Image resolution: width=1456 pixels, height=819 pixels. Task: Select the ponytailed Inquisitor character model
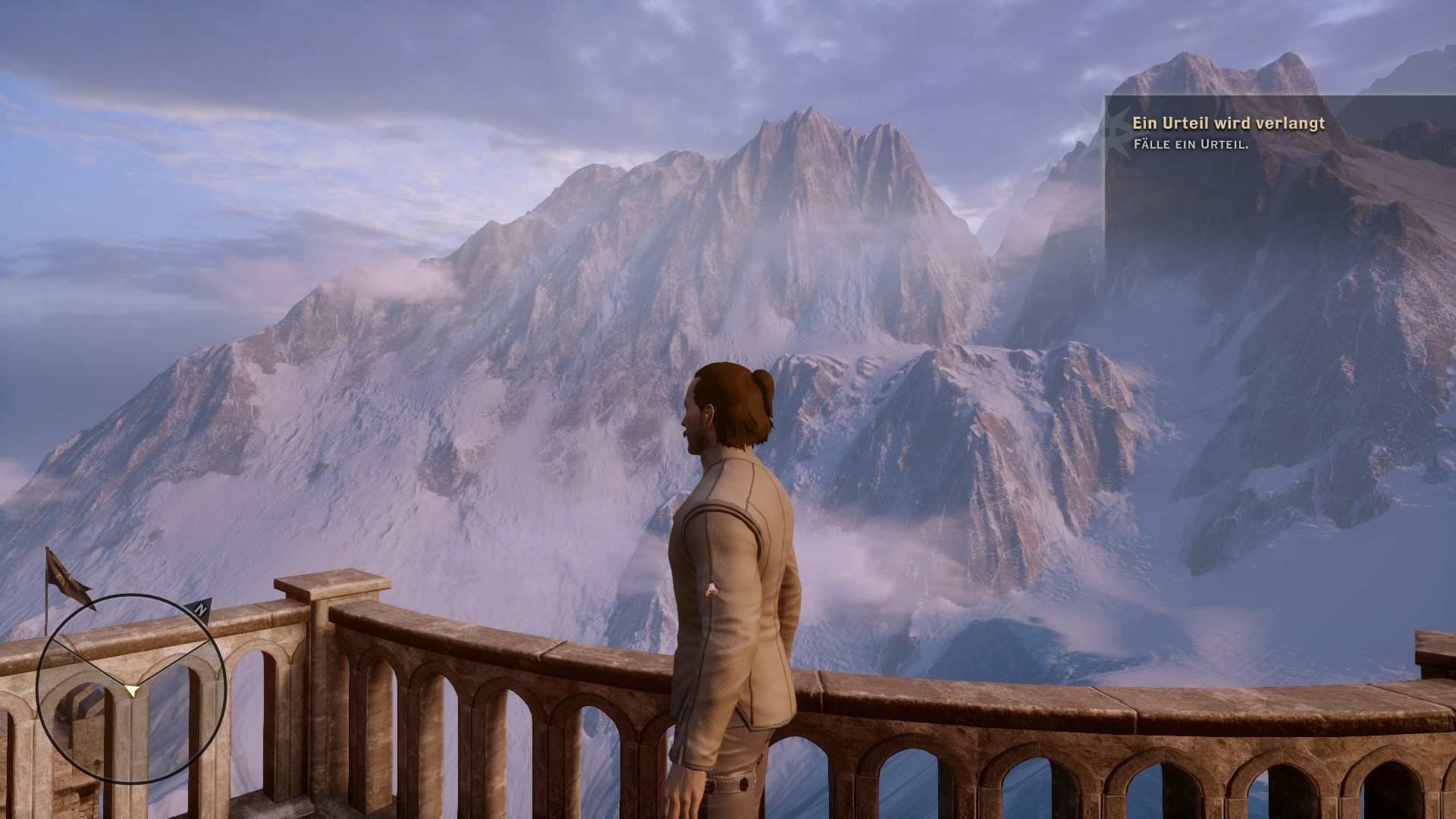[728, 569]
